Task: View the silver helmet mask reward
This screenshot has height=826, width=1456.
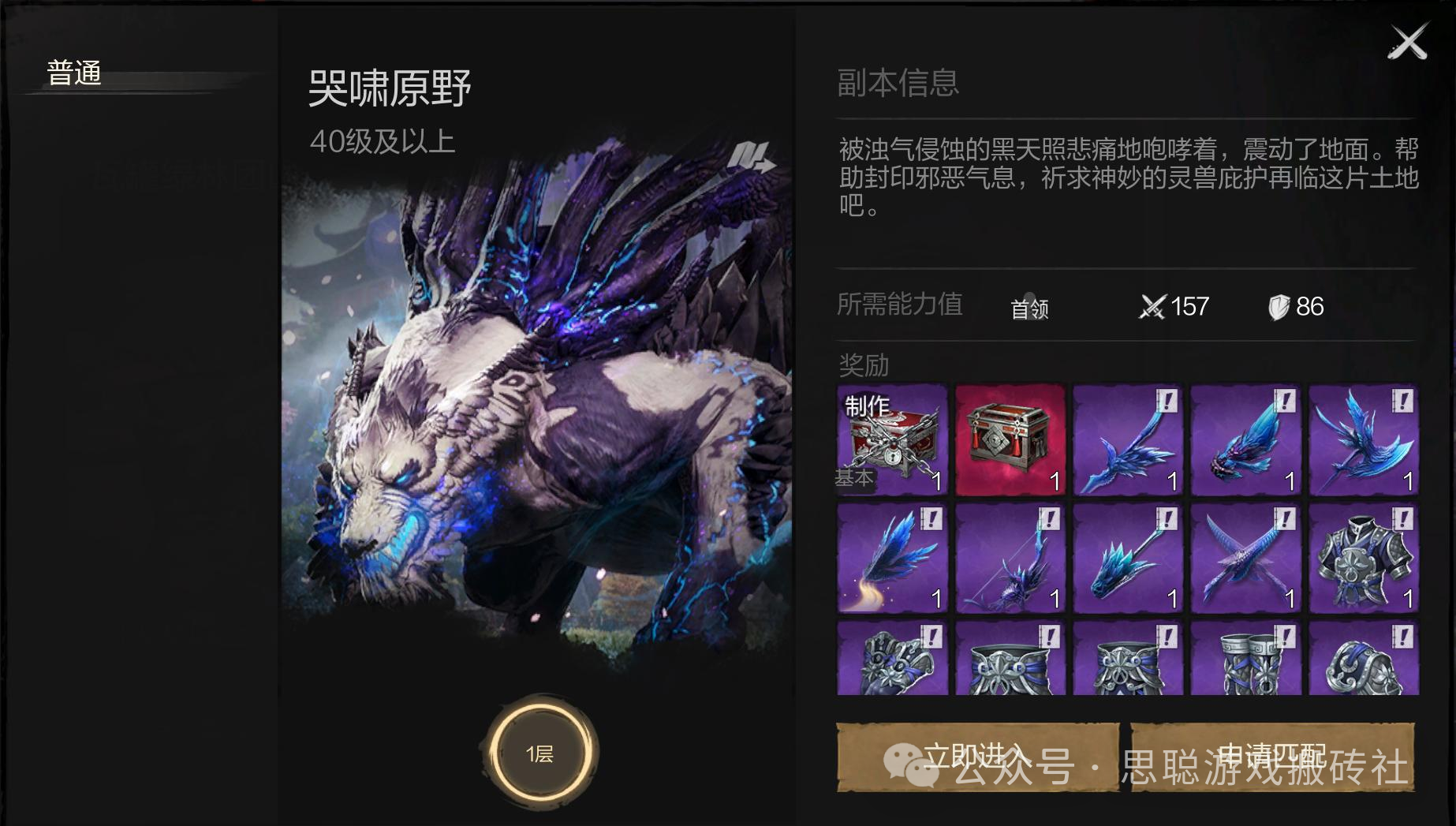Action: pos(892,660)
